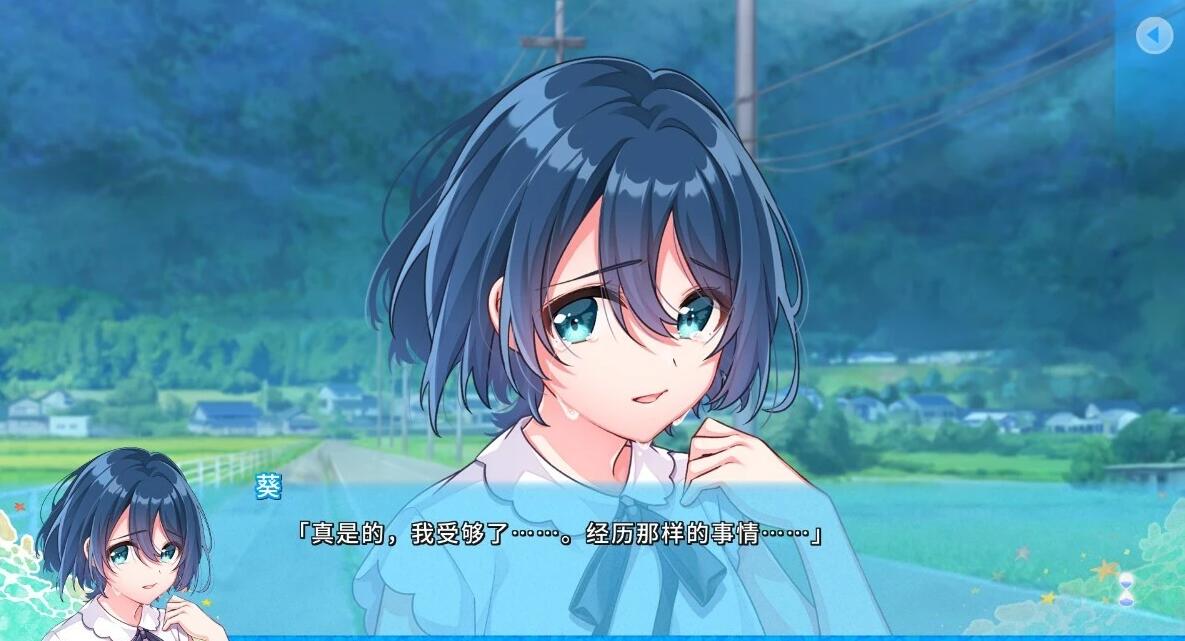
Task: Expand the side menu with the arrow button
Action: point(1154,37)
